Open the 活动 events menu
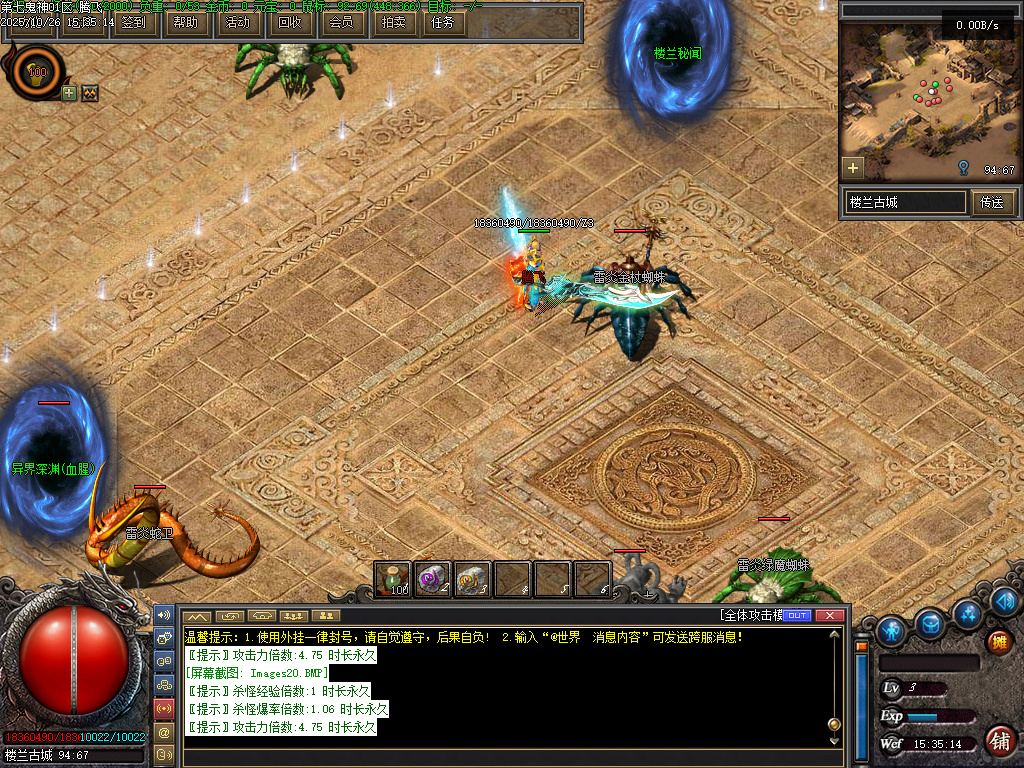 [238, 22]
